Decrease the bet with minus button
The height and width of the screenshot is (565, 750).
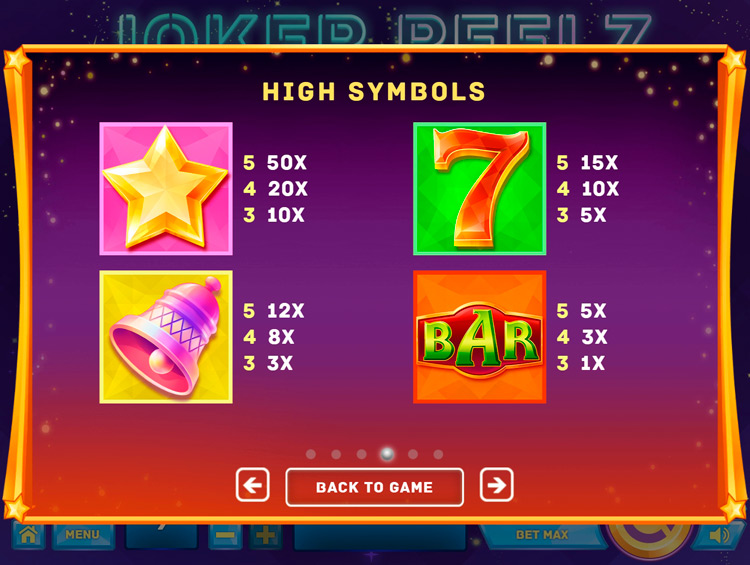click(x=225, y=537)
